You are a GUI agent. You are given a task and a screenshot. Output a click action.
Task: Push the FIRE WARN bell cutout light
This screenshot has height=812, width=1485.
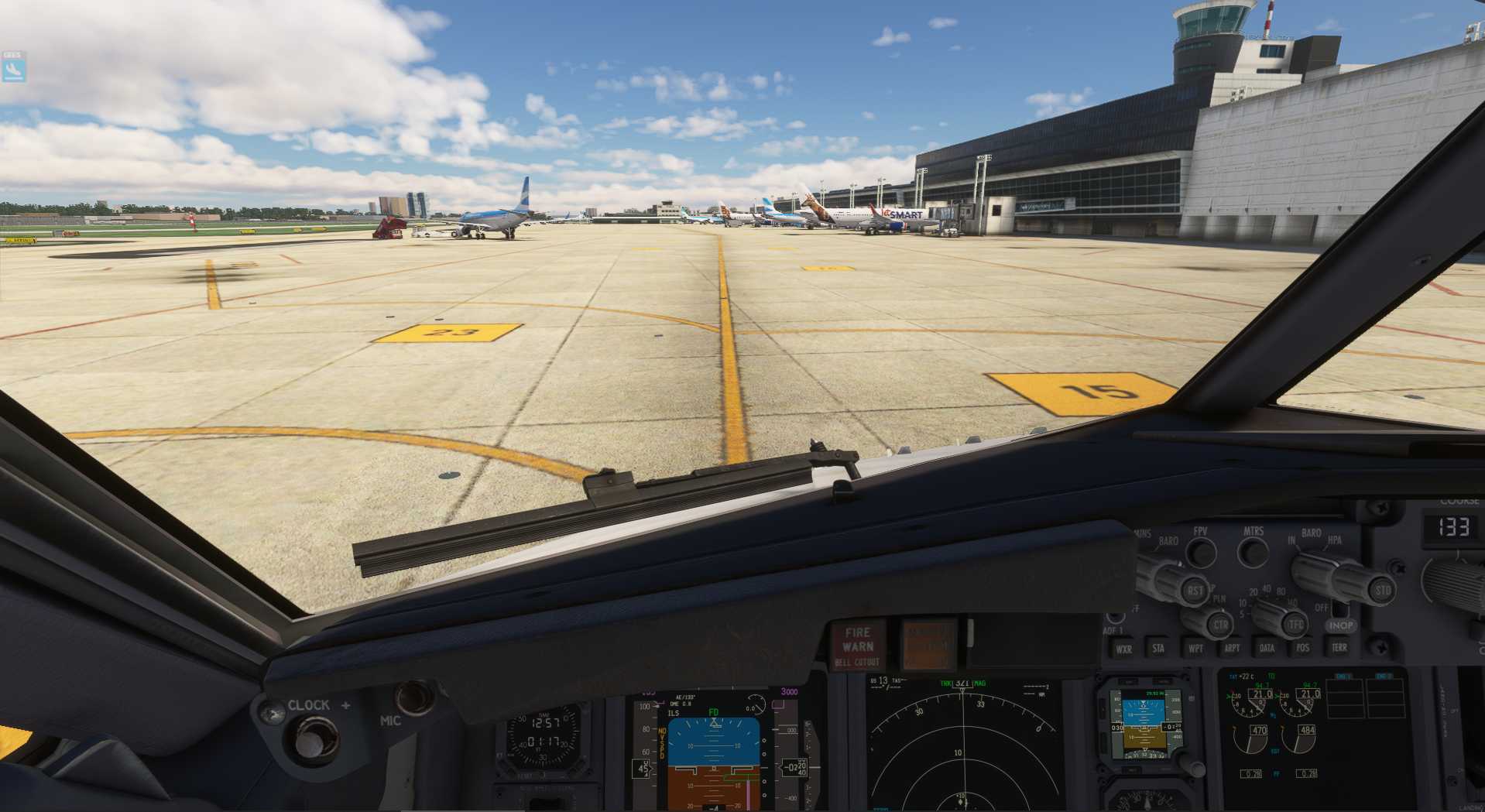coord(857,646)
